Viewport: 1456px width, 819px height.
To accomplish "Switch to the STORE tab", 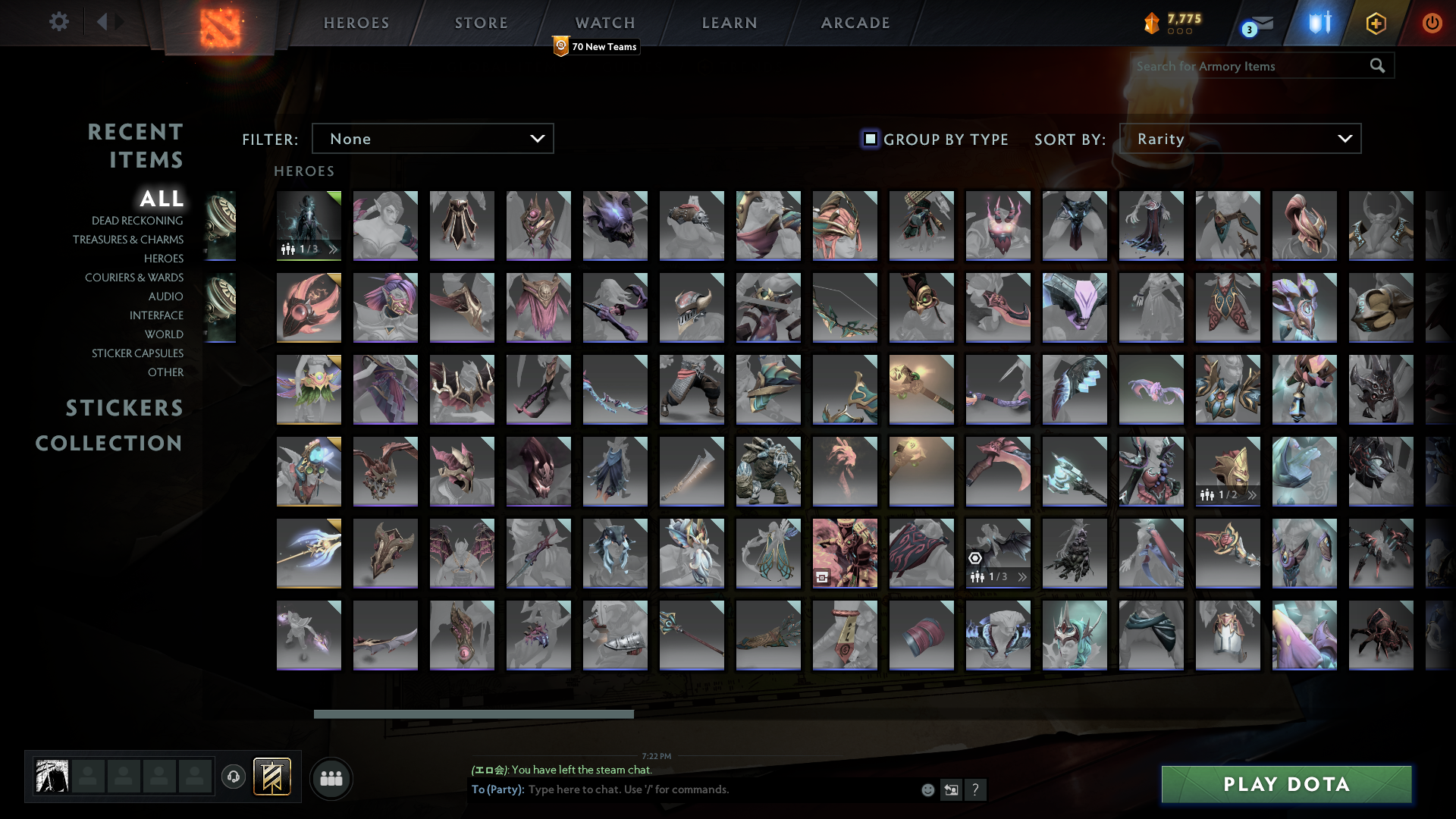I will point(481,23).
